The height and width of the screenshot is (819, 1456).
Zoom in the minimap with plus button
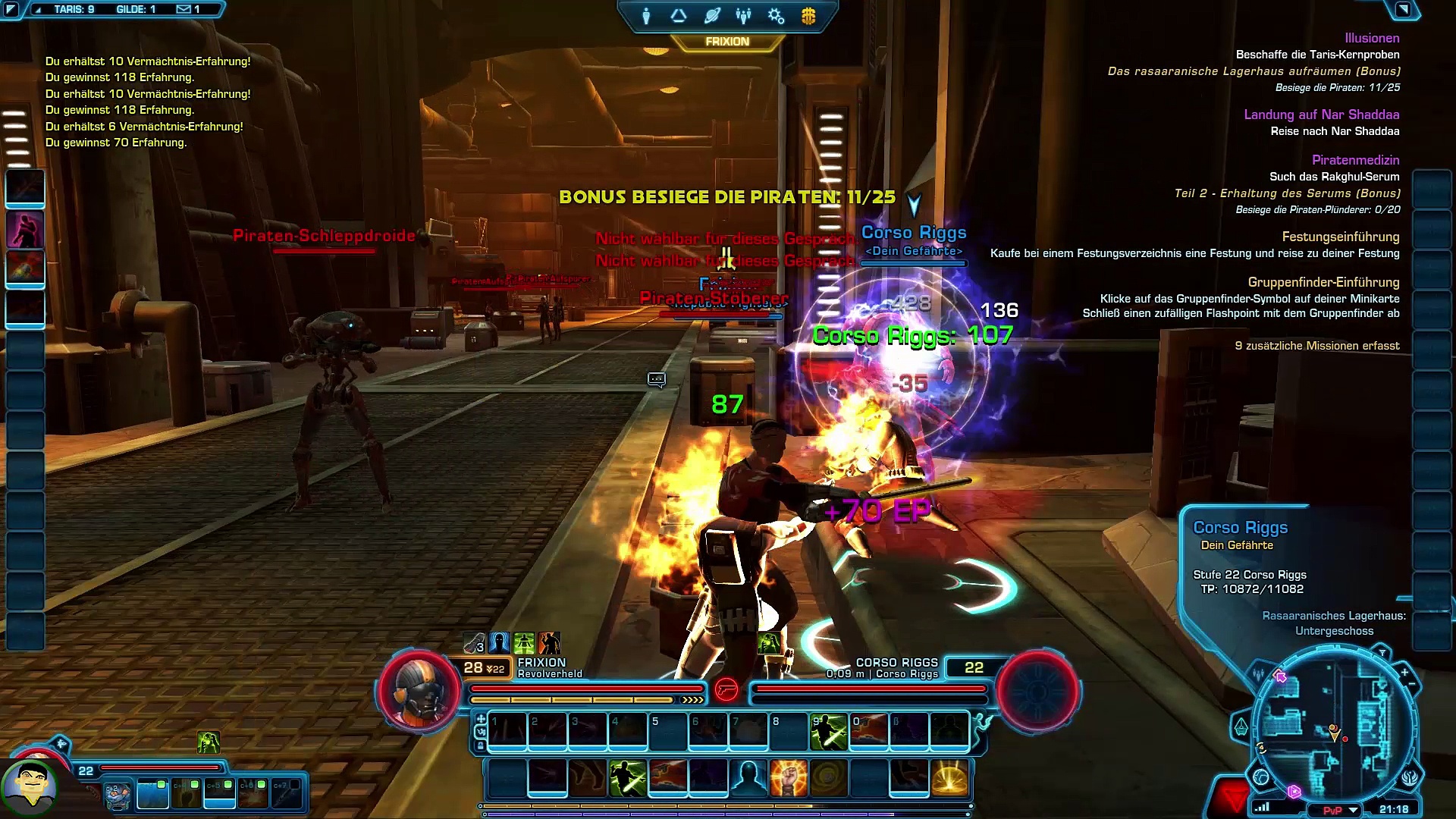click(1404, 672)
